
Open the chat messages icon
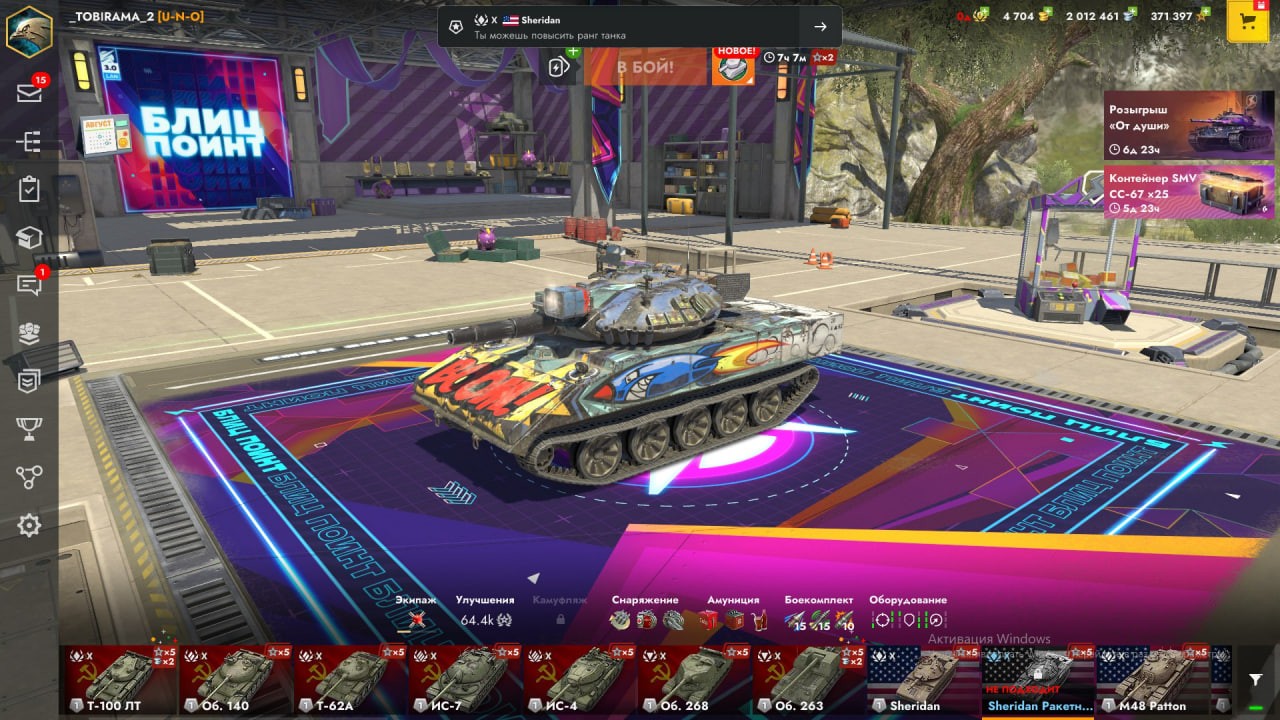pyautogui.click(x=29, y=285)
